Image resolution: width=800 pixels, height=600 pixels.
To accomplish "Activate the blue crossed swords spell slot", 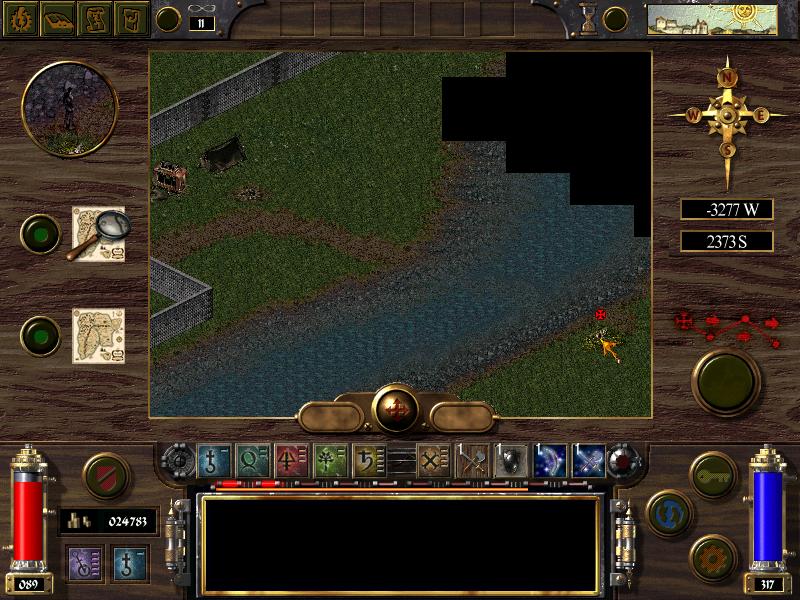I will [x=588, y=462].
